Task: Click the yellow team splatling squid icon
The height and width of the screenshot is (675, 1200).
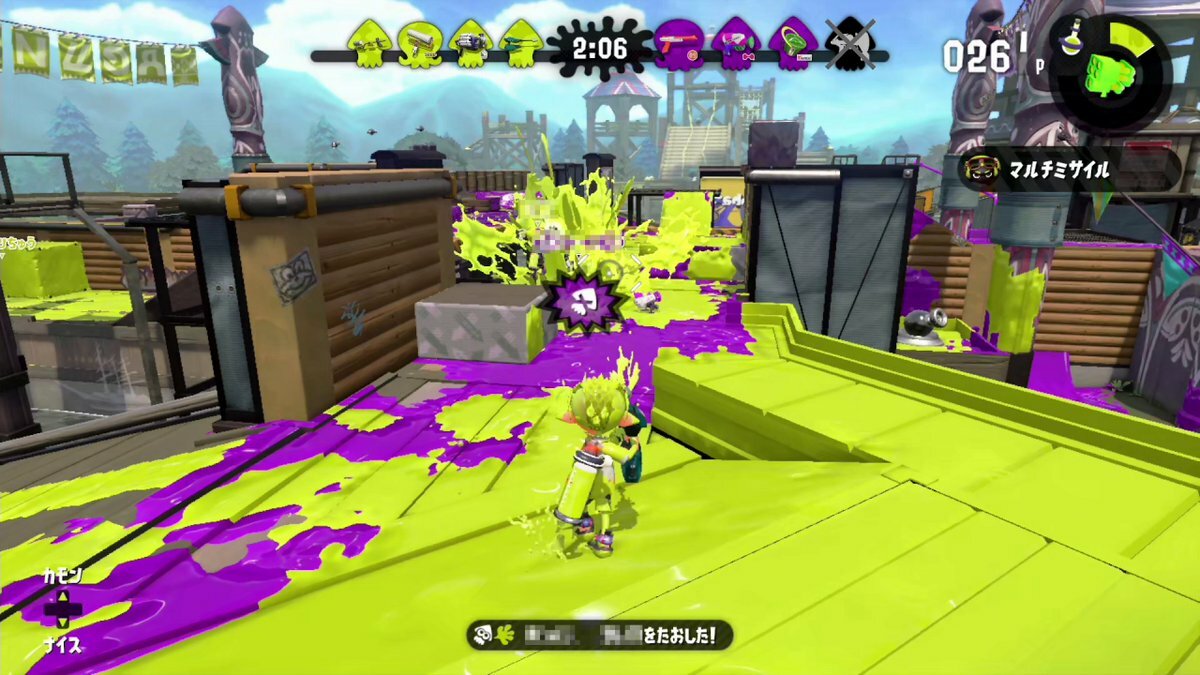Action: click(470, 42)
